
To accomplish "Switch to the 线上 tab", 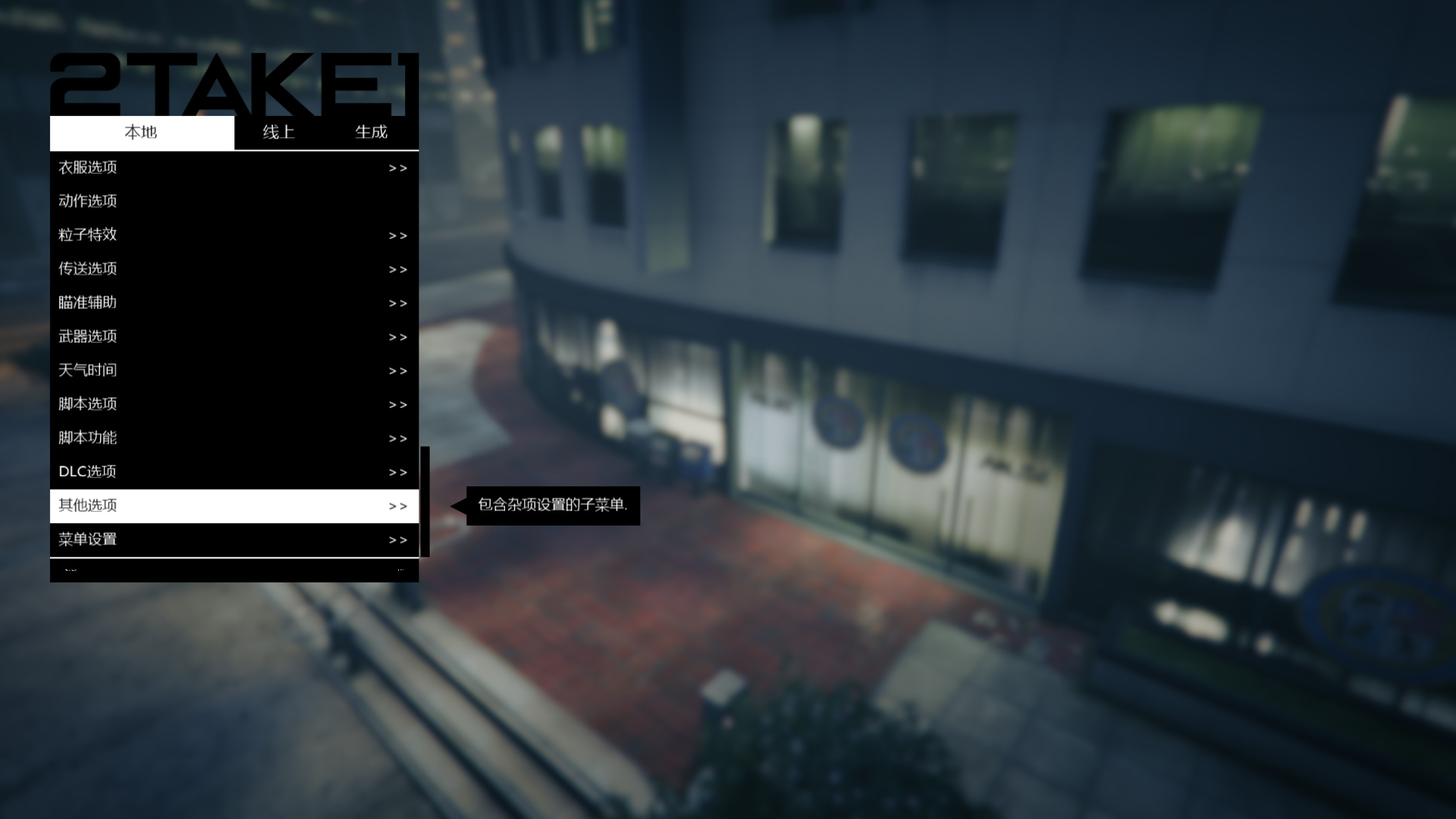I will (278, 132).
